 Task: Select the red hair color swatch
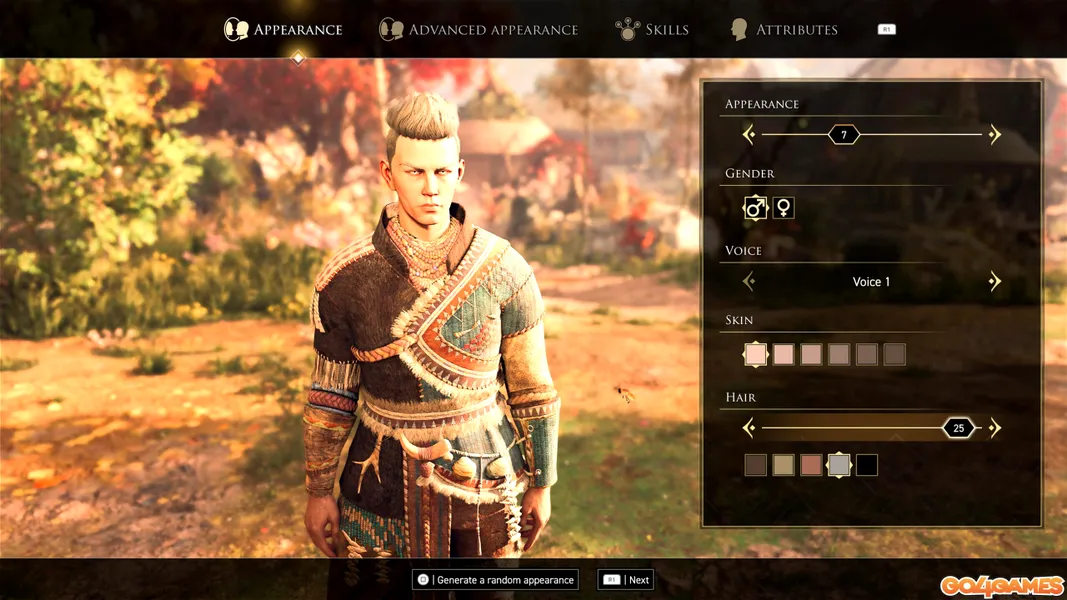(x=811, y=465)
